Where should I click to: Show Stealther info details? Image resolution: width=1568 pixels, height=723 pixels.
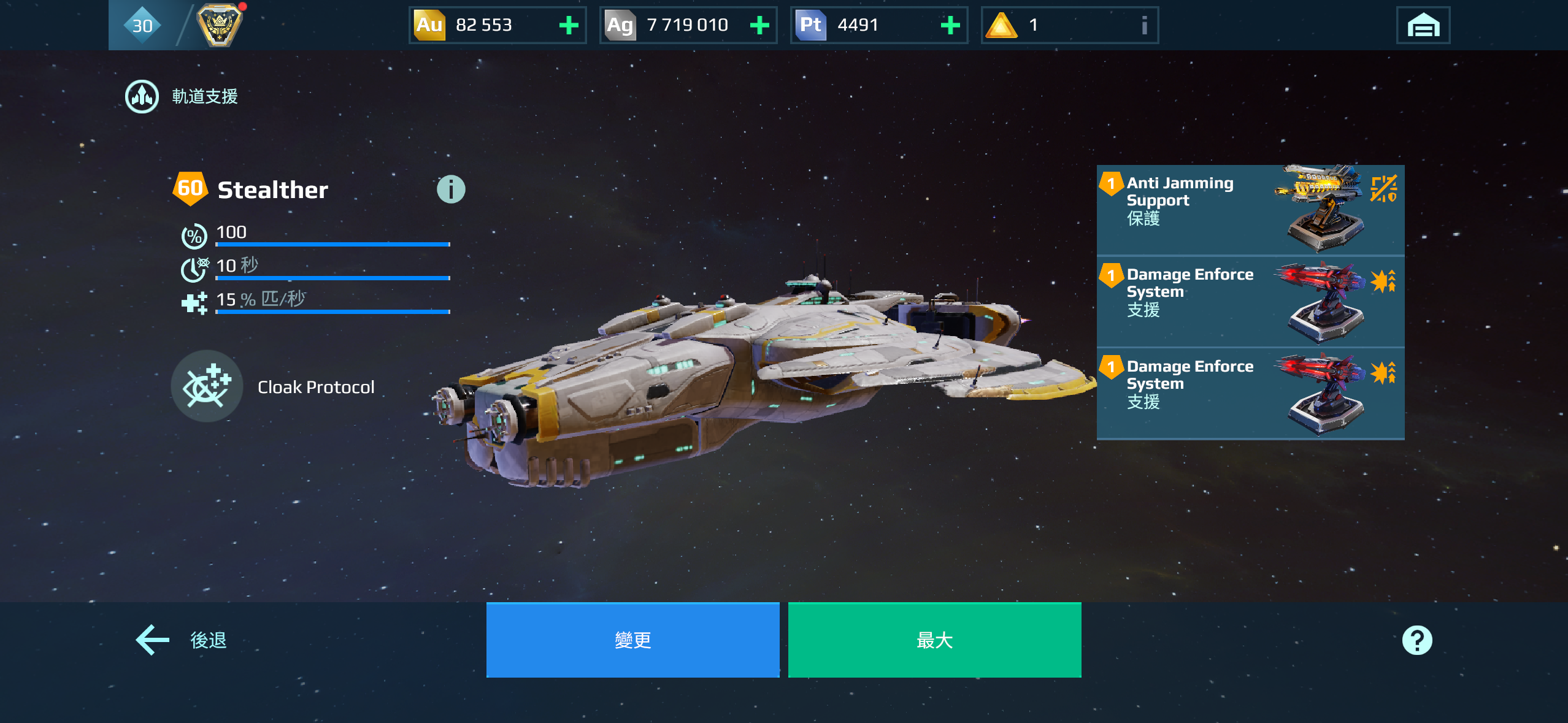pos(451,189)
